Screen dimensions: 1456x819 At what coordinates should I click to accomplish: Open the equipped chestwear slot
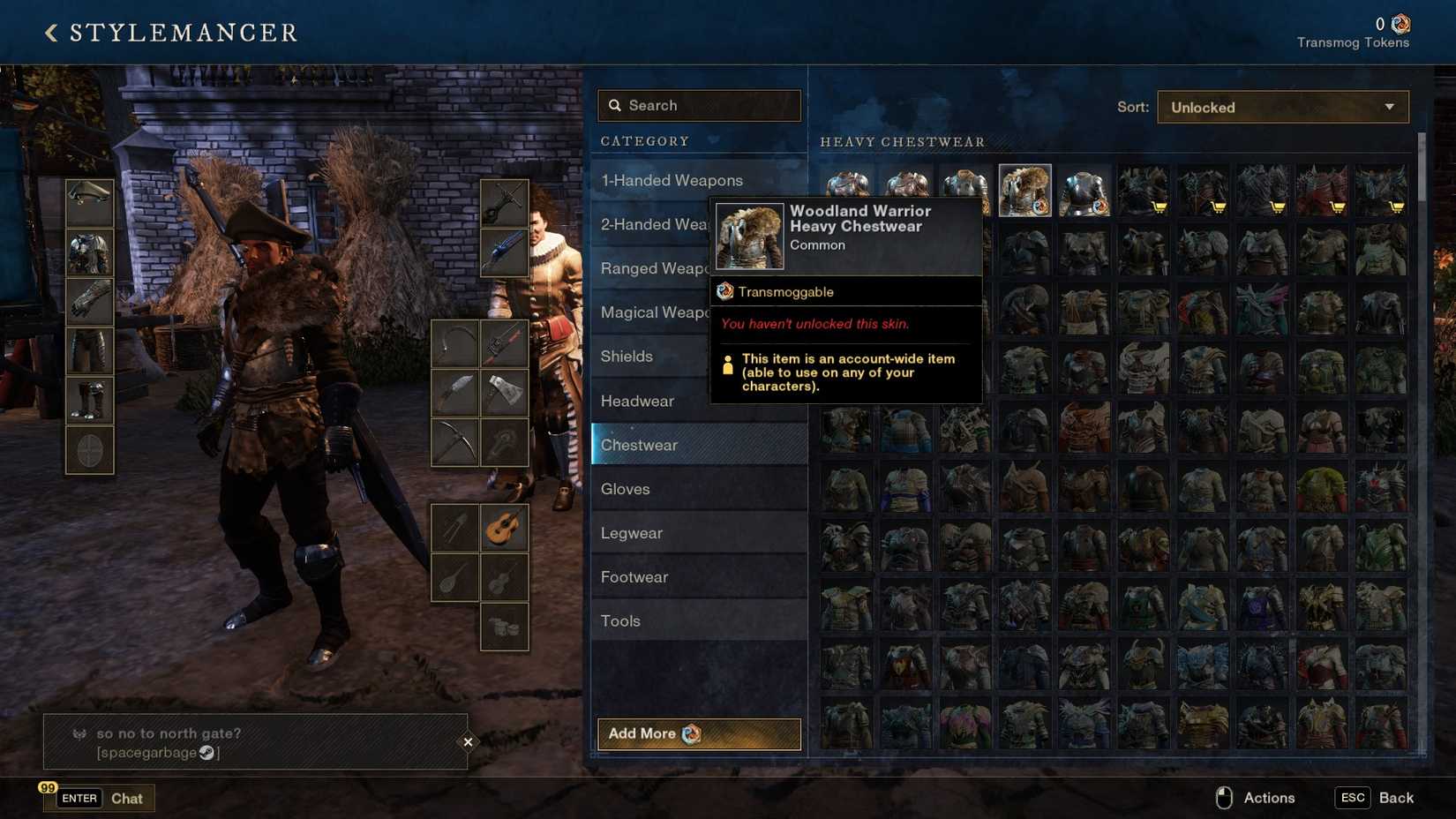[x=88, y=252]
